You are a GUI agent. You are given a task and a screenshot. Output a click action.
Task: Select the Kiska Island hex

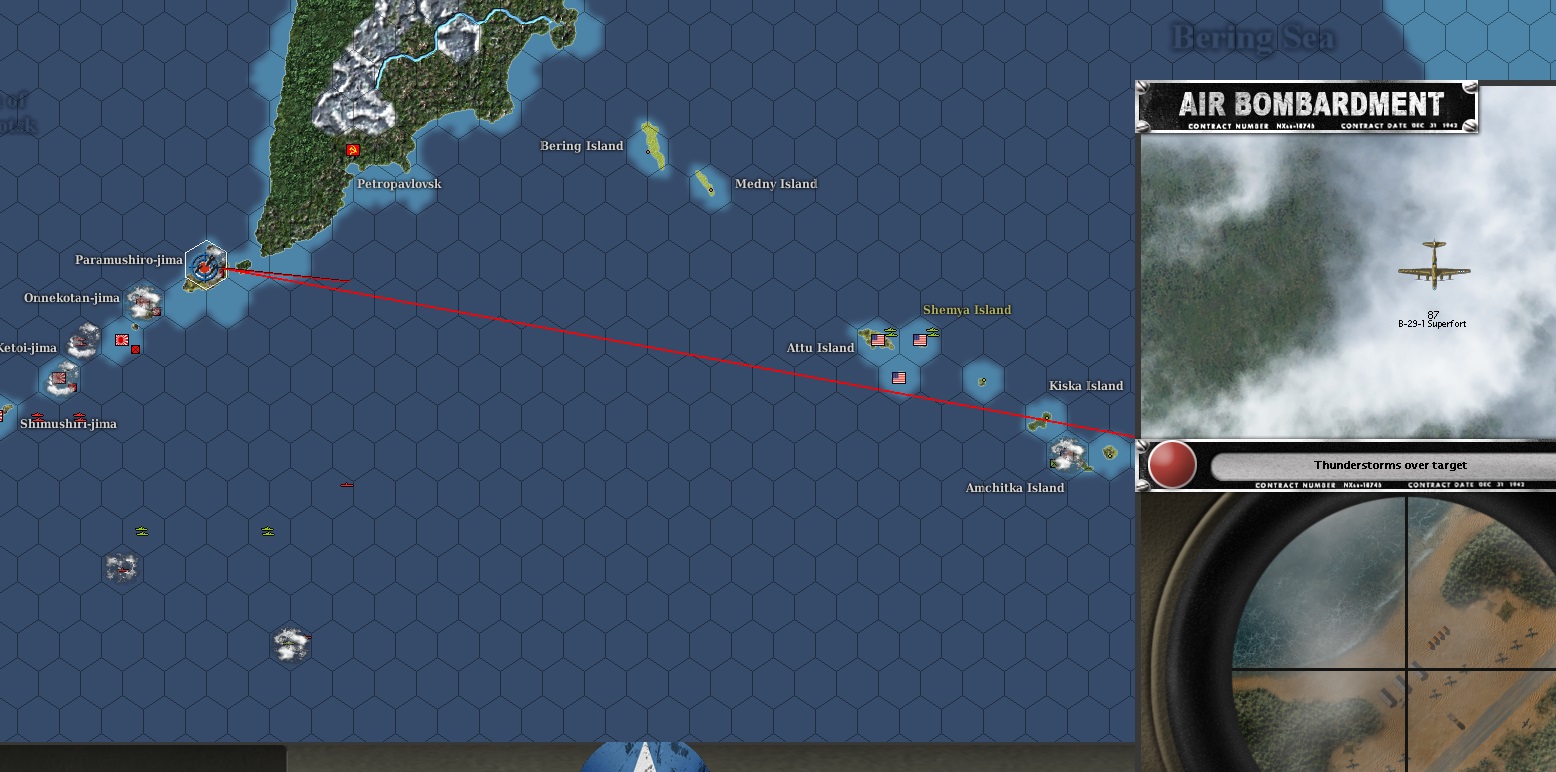[1046, 418]
